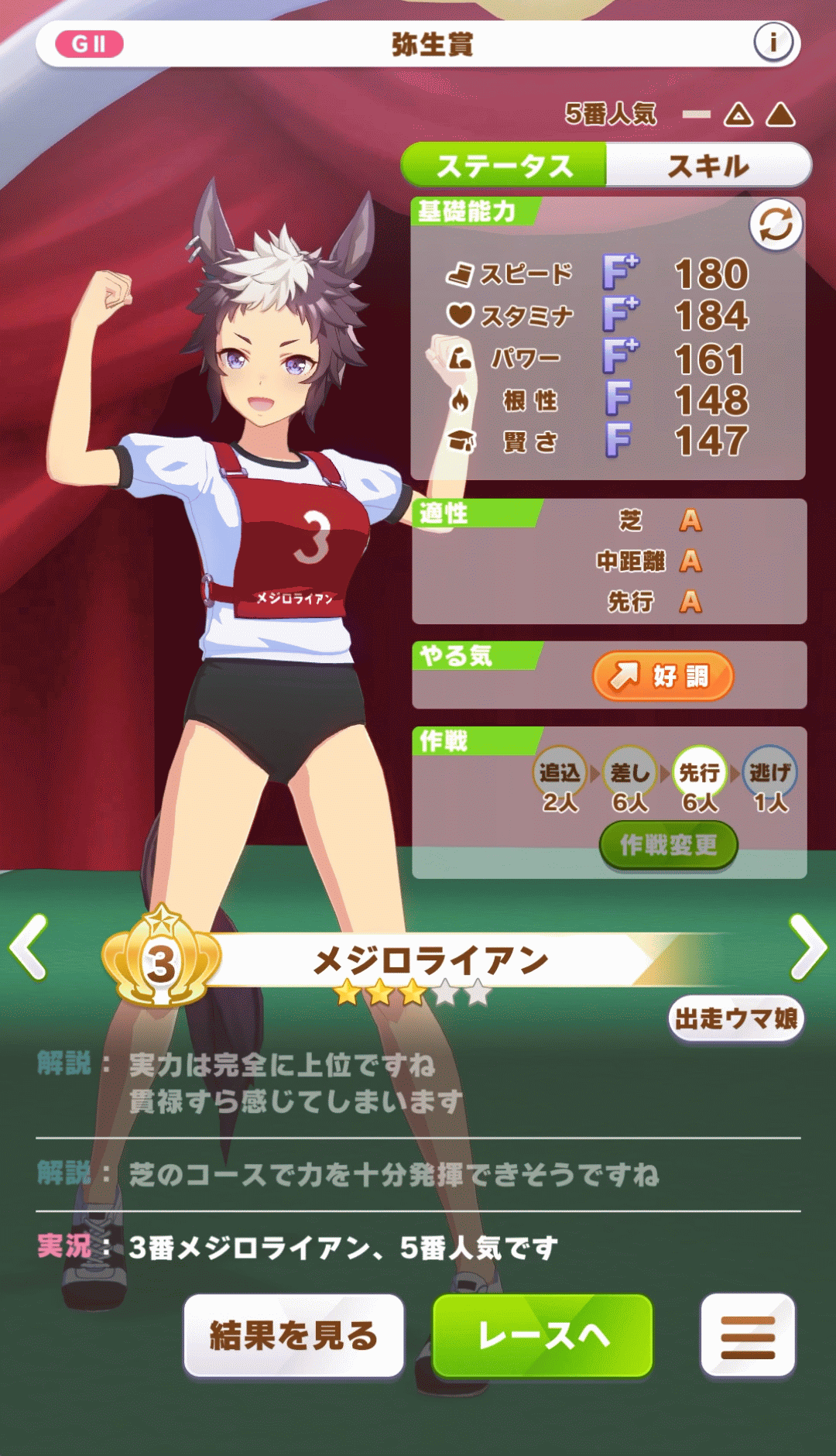
Task: Open the race info button
Action: pyautogui.click(x=773, y=43)
